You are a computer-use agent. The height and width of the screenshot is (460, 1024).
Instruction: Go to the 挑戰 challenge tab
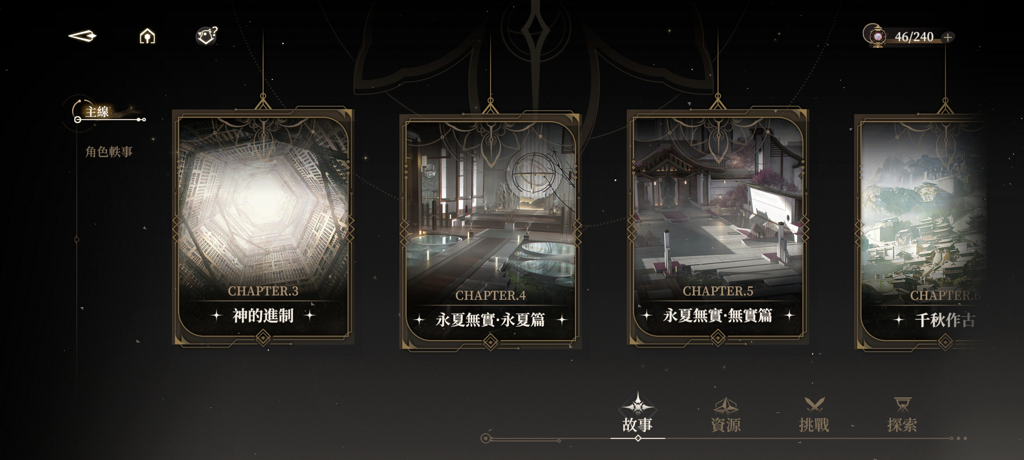pyautogui.click(x=814, y=415)
